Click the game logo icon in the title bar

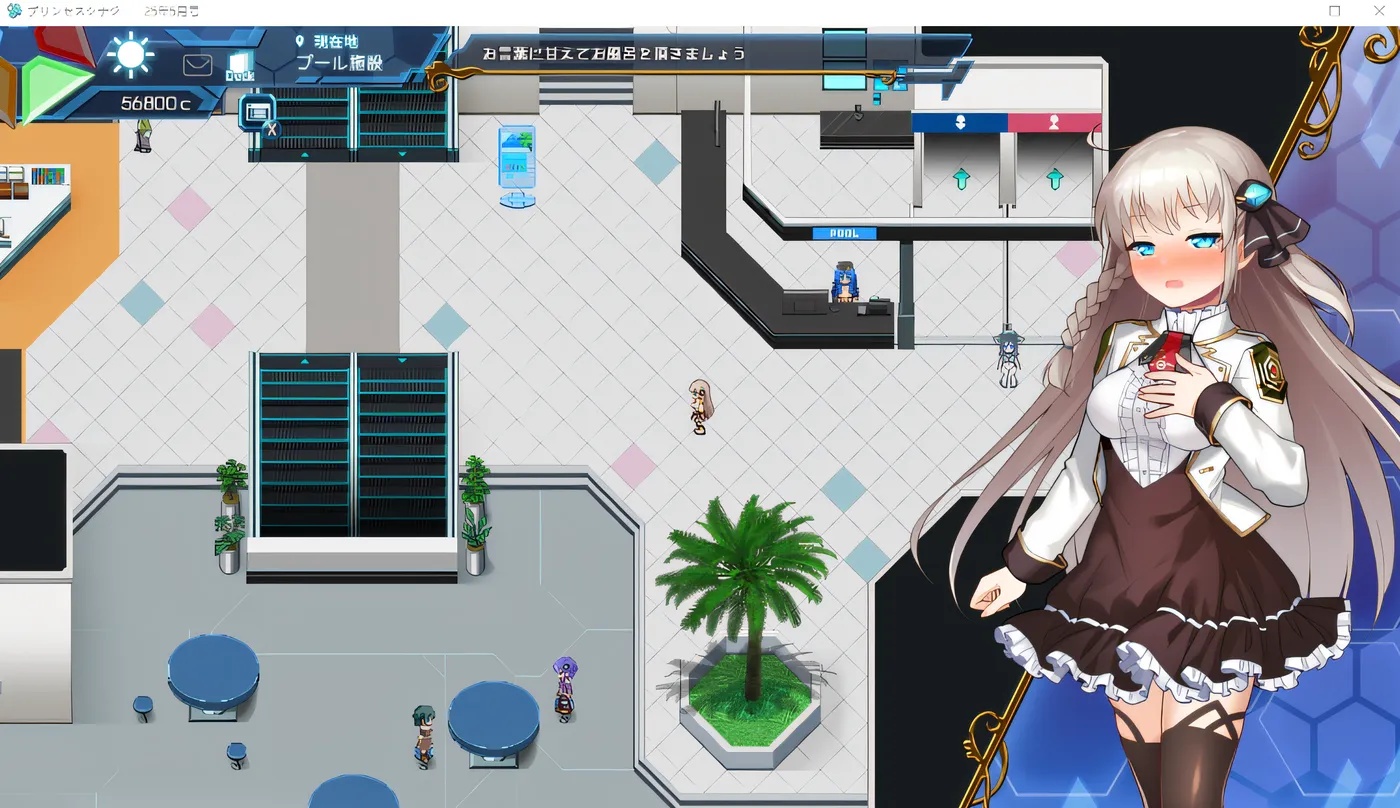coord(13,11)
